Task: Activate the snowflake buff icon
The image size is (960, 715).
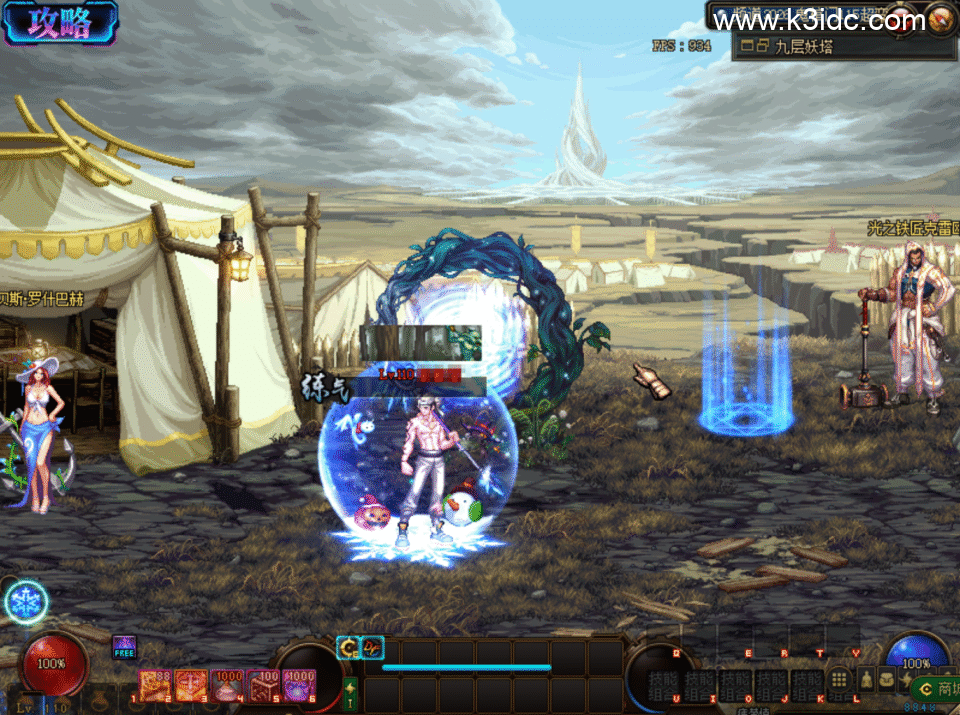Action: coord(25,603)
